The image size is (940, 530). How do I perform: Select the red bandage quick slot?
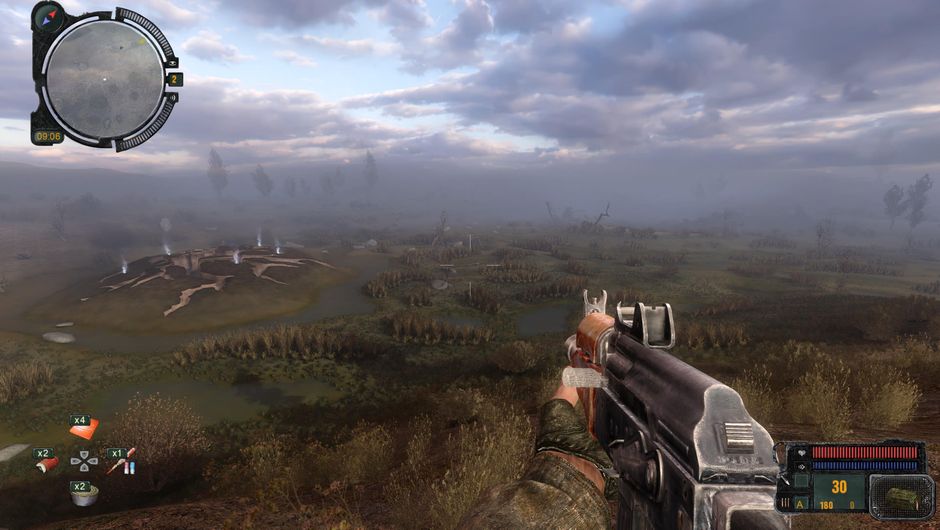coord(47,464)
